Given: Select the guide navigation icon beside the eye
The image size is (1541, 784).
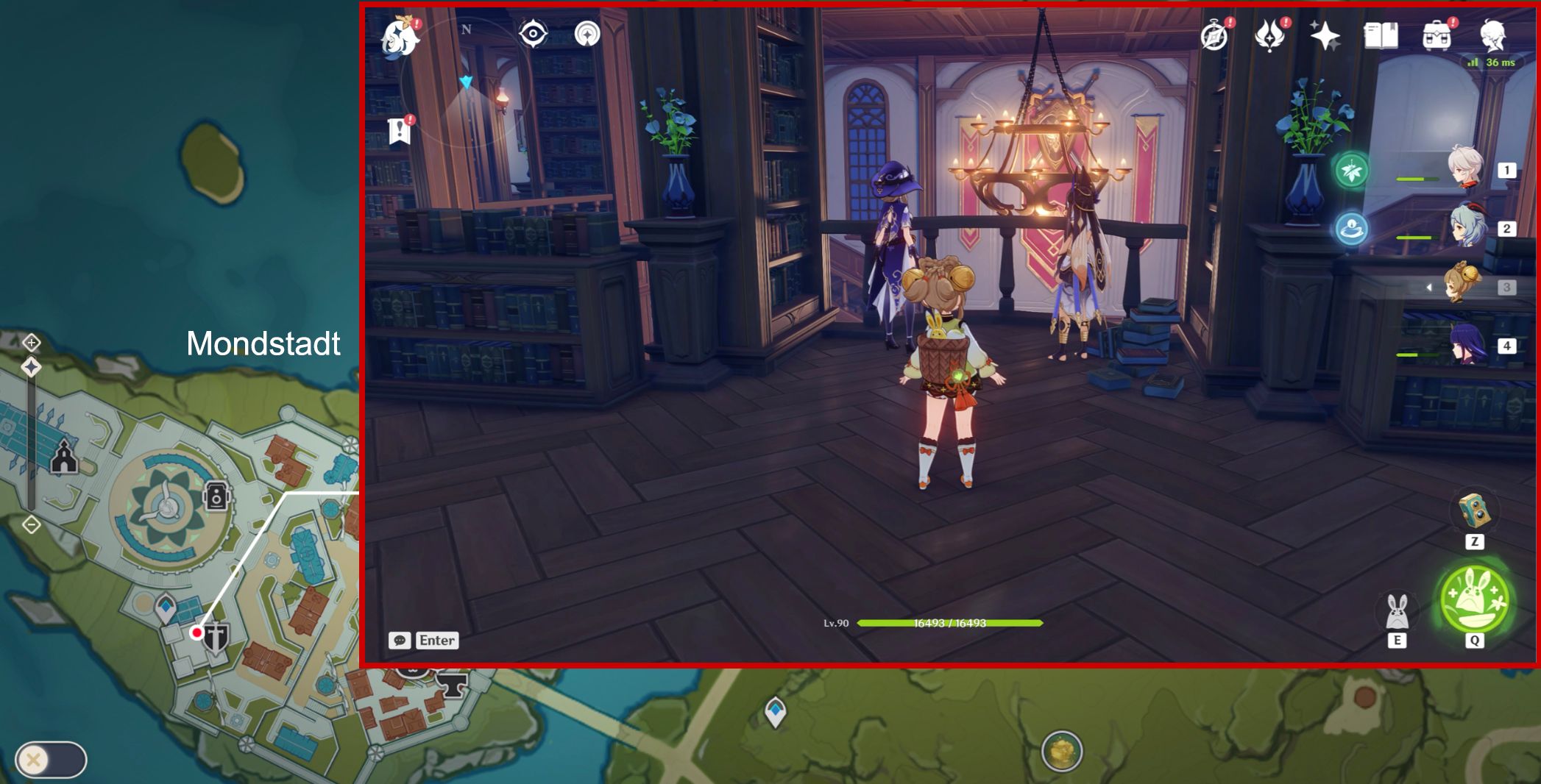Looking at the screenshot, I should point(587,32).
